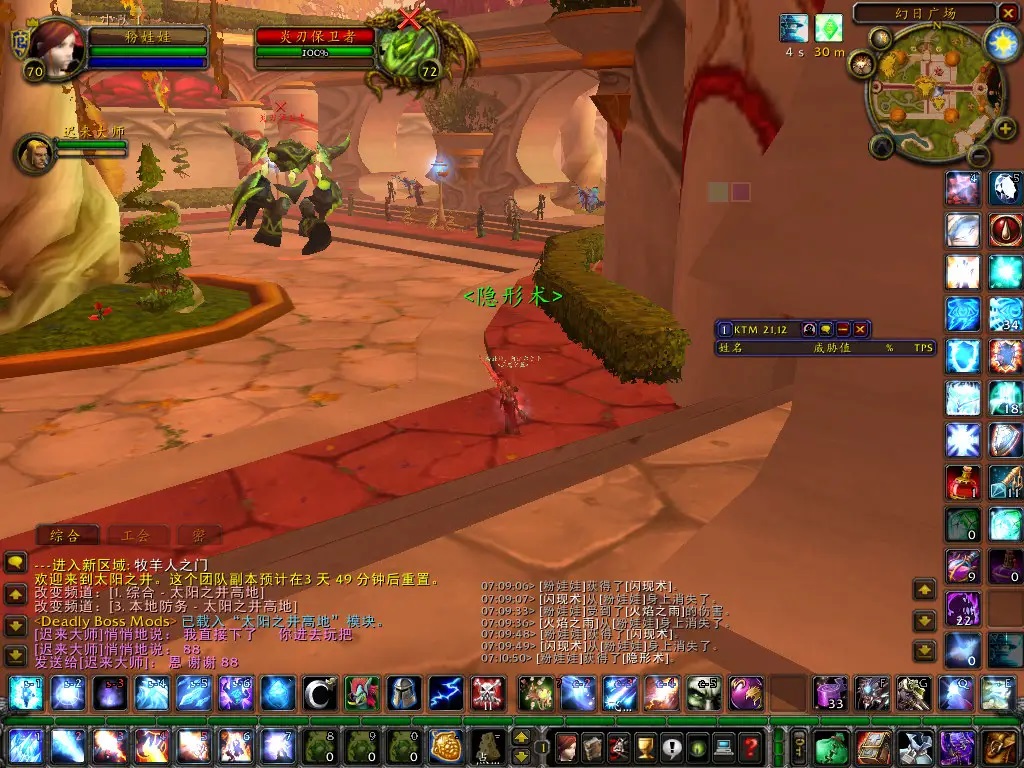
Task: Click the green diamond buff icon
Action: (828, 28)
